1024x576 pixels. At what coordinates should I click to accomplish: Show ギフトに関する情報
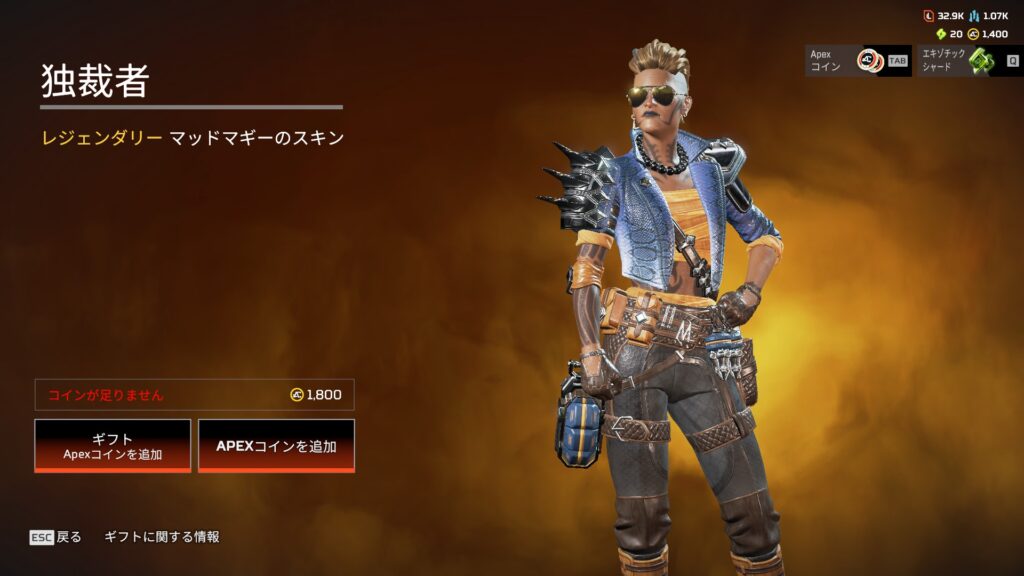coord(161,537)
